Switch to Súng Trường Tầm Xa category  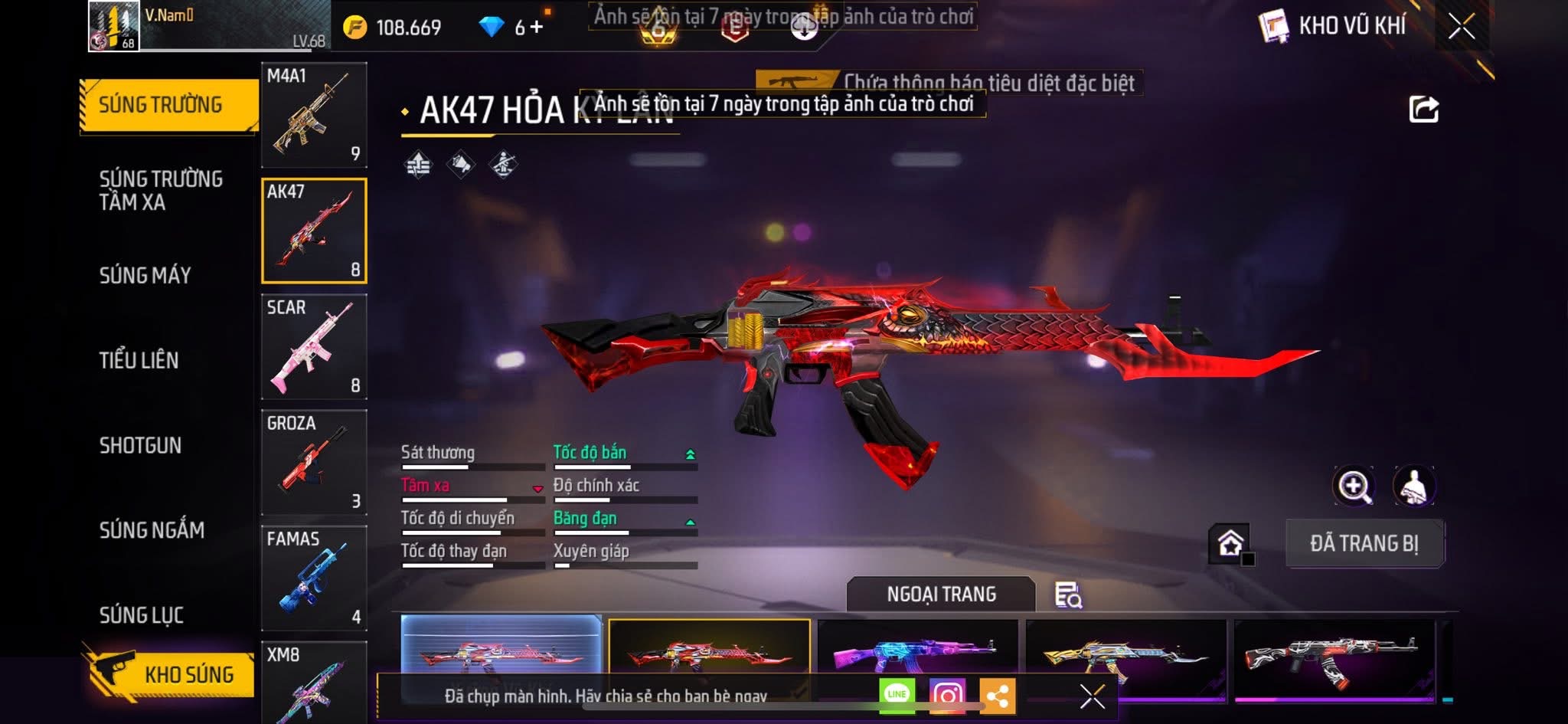click(x=161, y=191)
